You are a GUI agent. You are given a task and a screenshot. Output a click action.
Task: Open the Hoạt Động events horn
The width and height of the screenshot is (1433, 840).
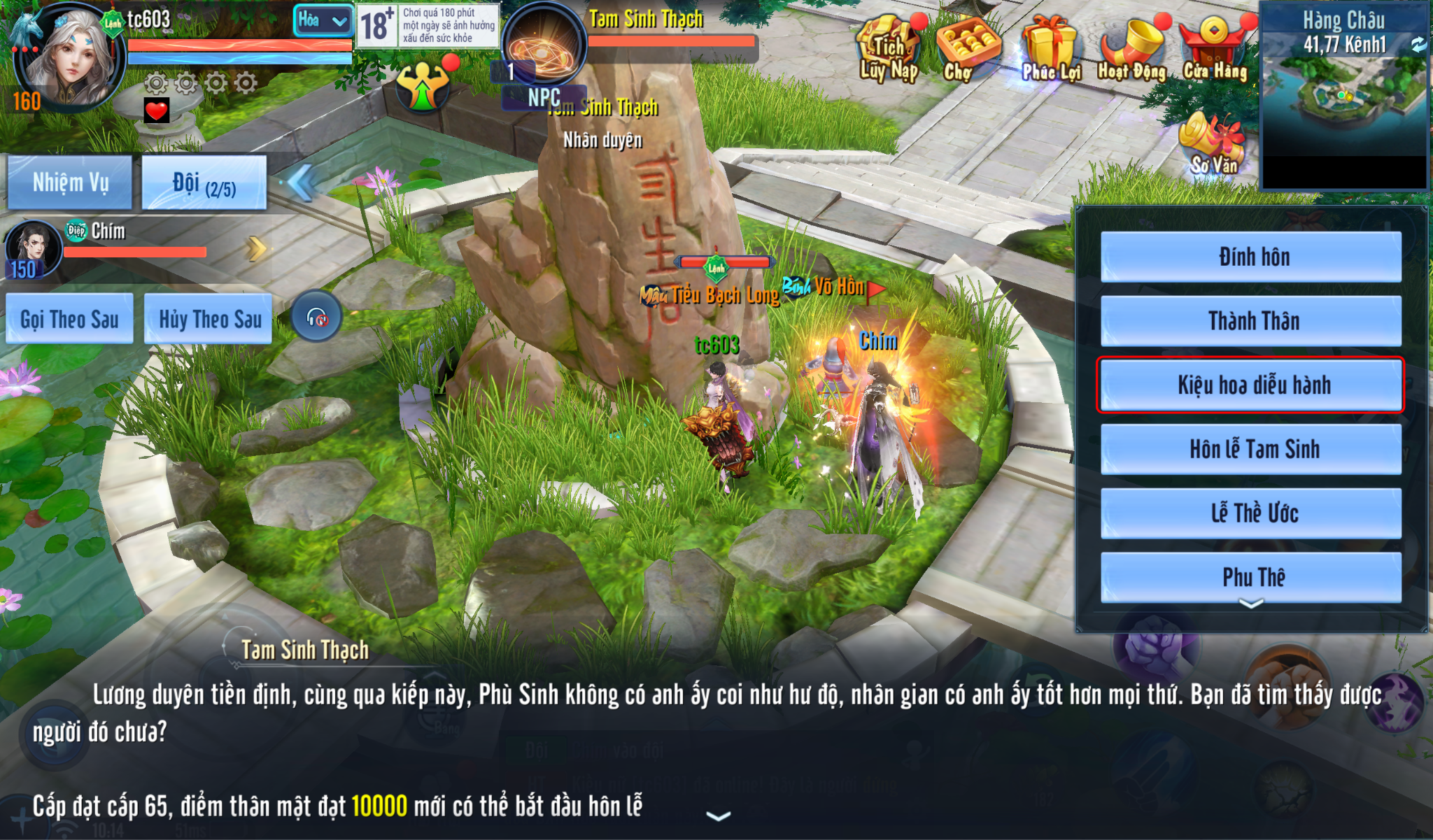click(1131, 49)
